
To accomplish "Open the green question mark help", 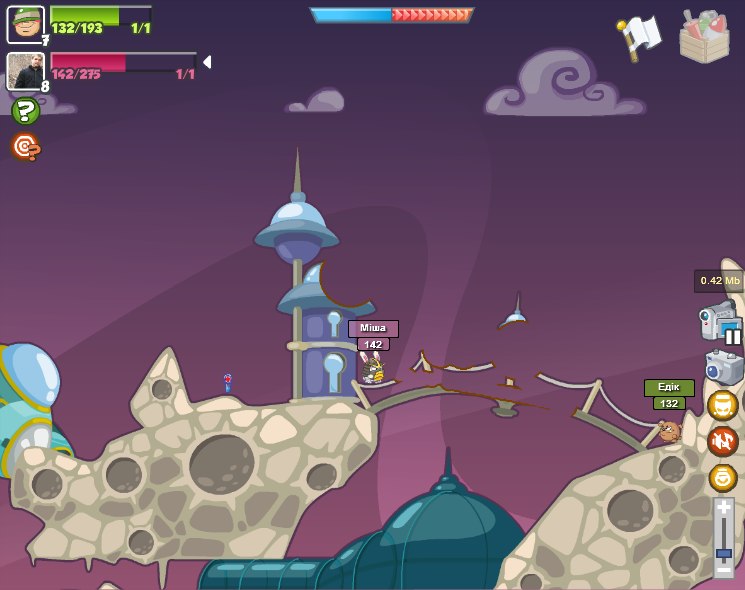I will click(x=25, y=111).
